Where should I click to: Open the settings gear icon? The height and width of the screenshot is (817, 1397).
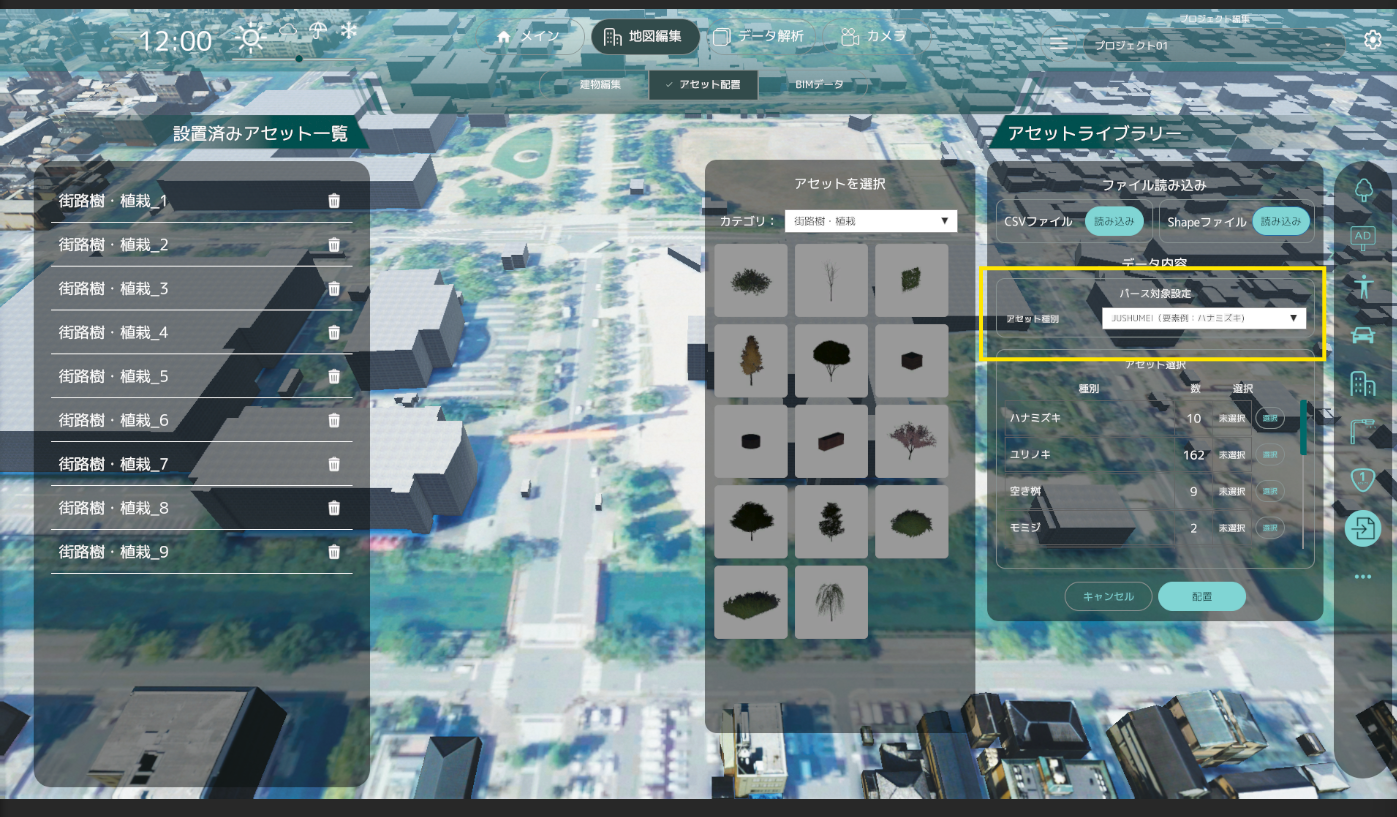coord(1373,40)
